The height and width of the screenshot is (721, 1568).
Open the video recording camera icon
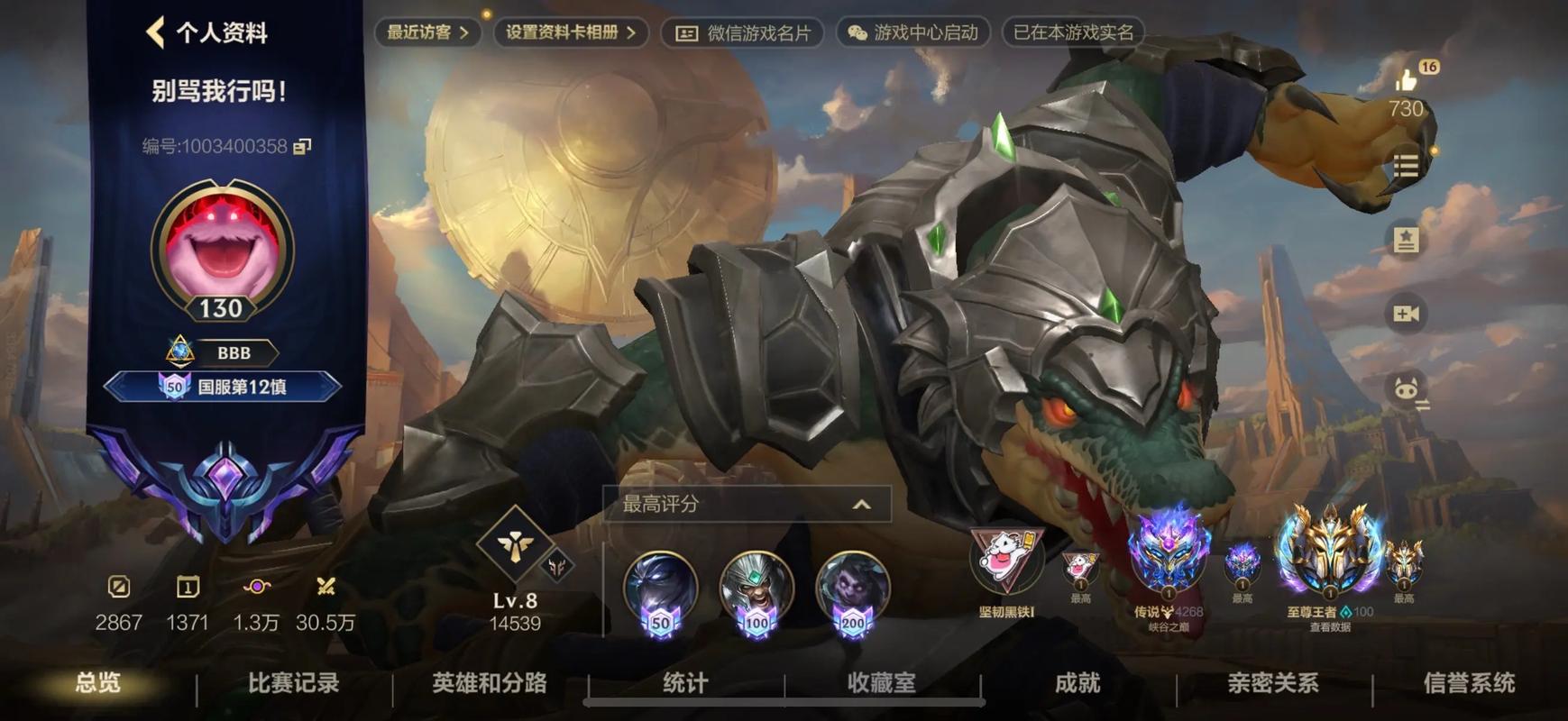[x=1405, y=315]
